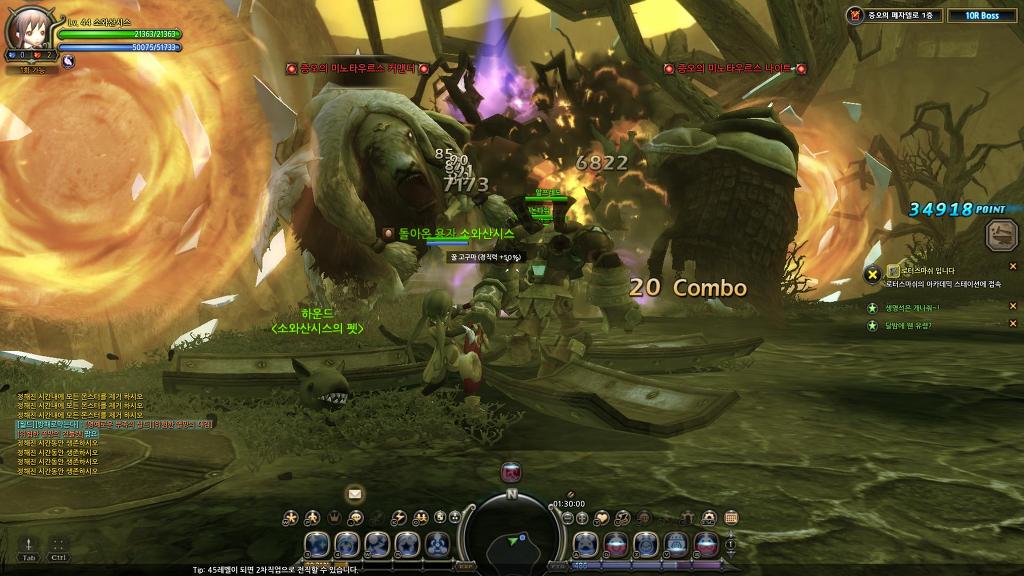
Task: Click the red icon above the compass
Action: [511, 472]
